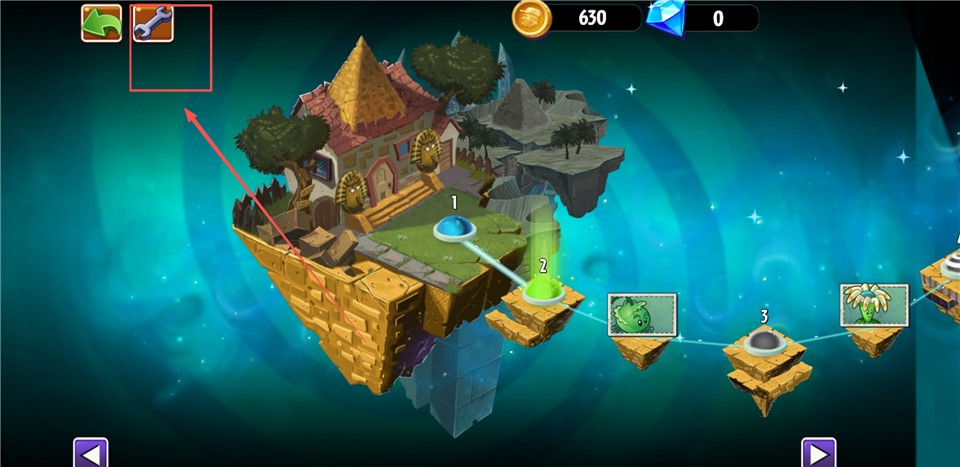Enter the glowing green level 2 node
The width and height of the screenshot is (960, 467).
point(541,290)
